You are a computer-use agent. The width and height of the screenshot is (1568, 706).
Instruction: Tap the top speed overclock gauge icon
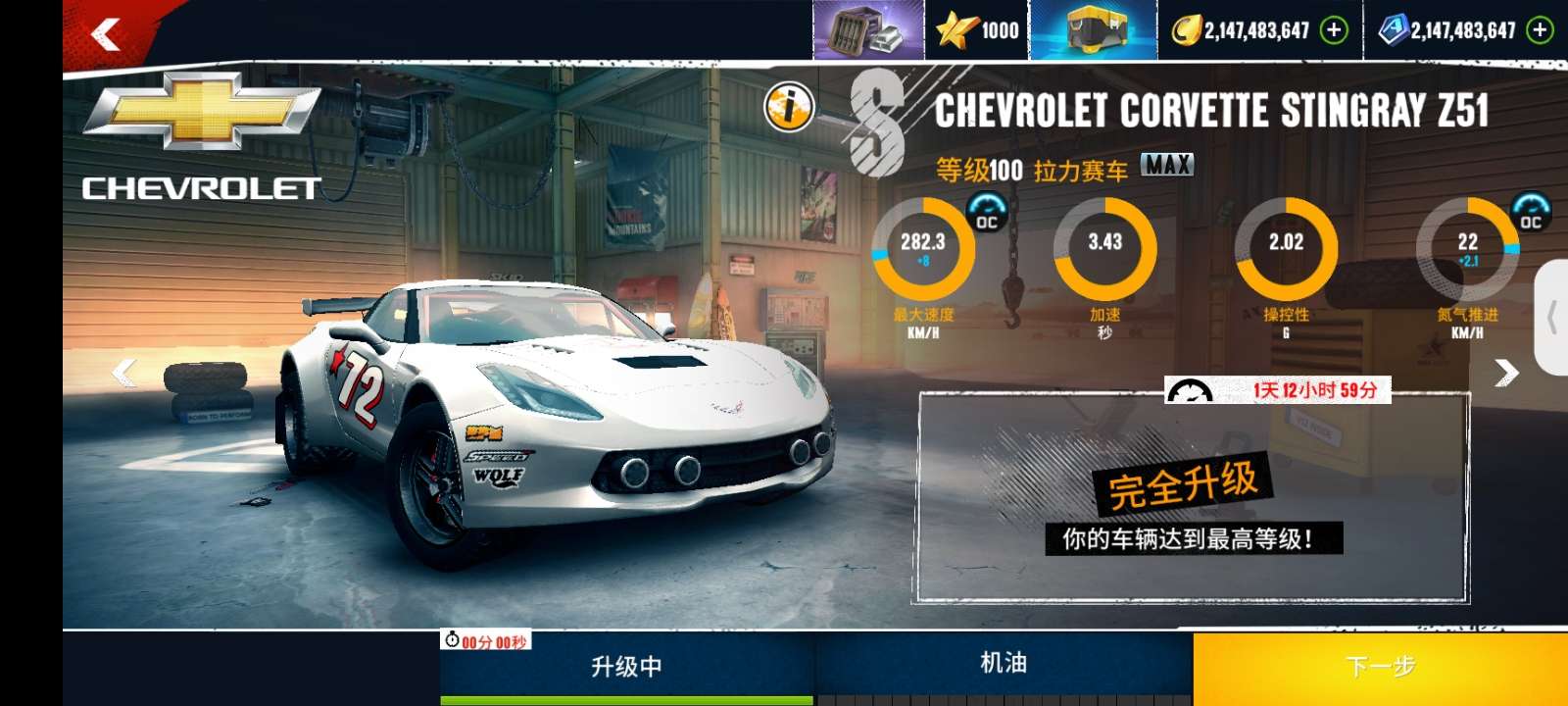[x=987, y=212]
